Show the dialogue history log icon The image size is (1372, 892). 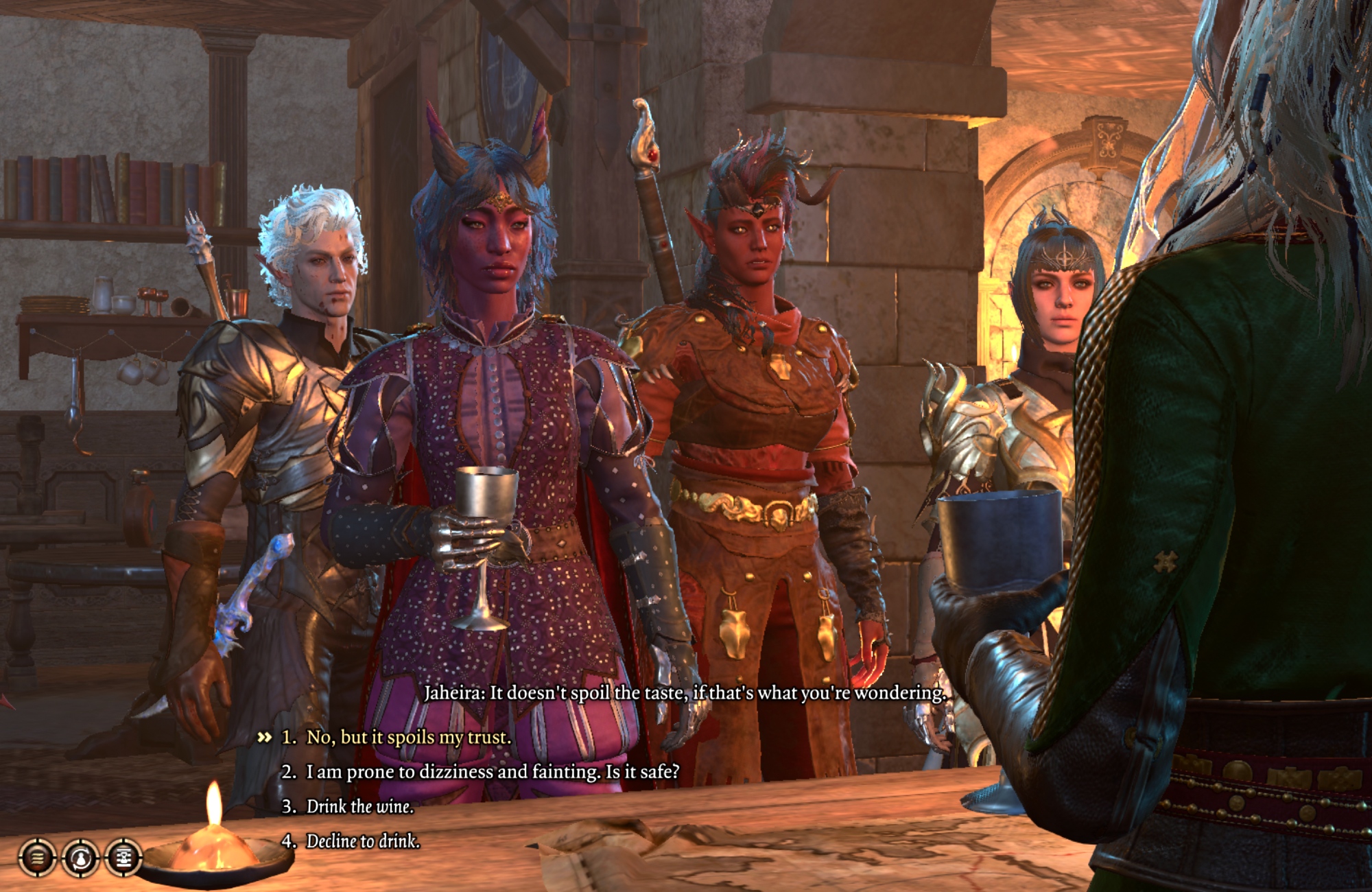click(123, 858)
